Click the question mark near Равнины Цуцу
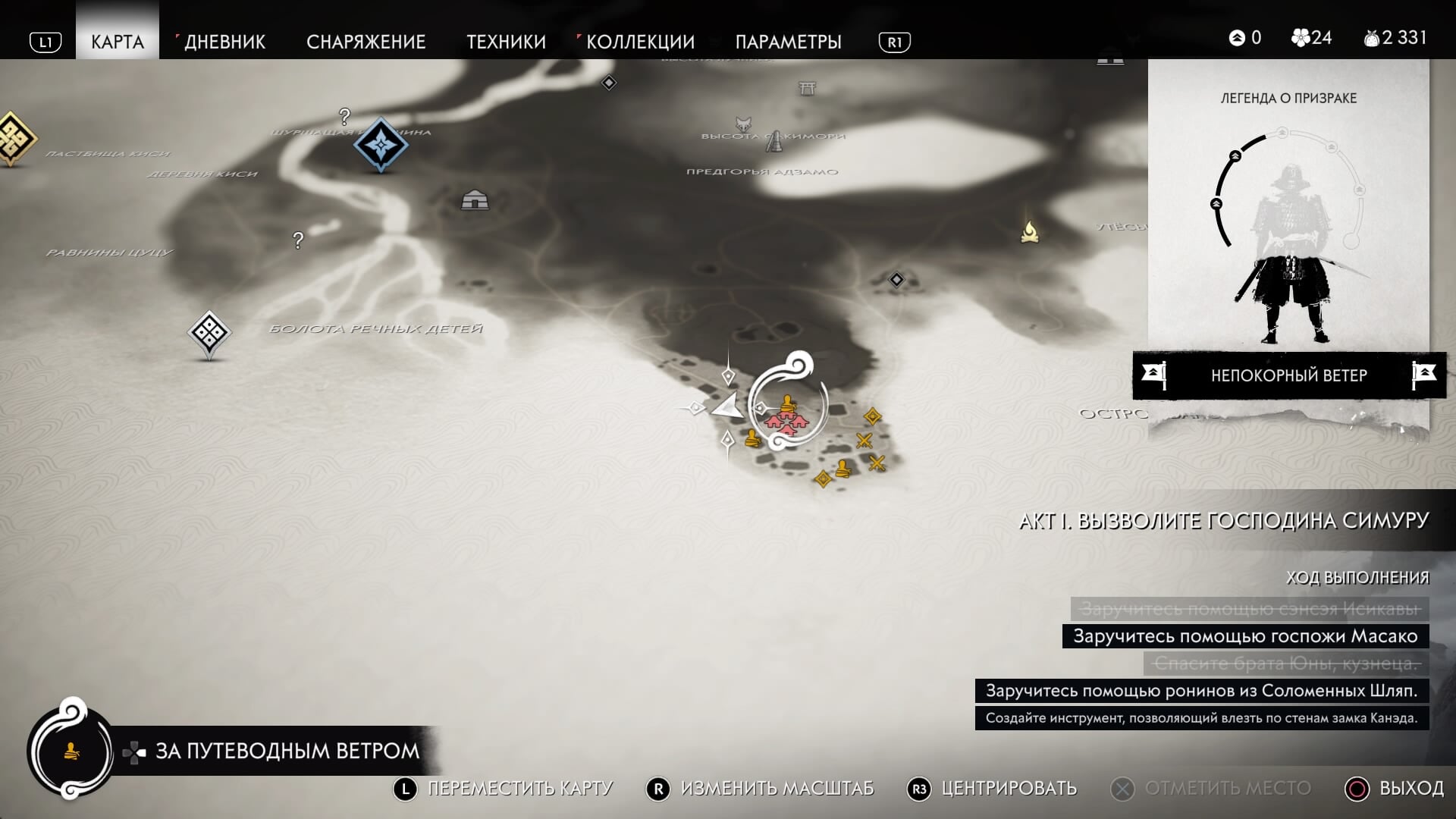1456x819 pixels. tap(298, 240)
